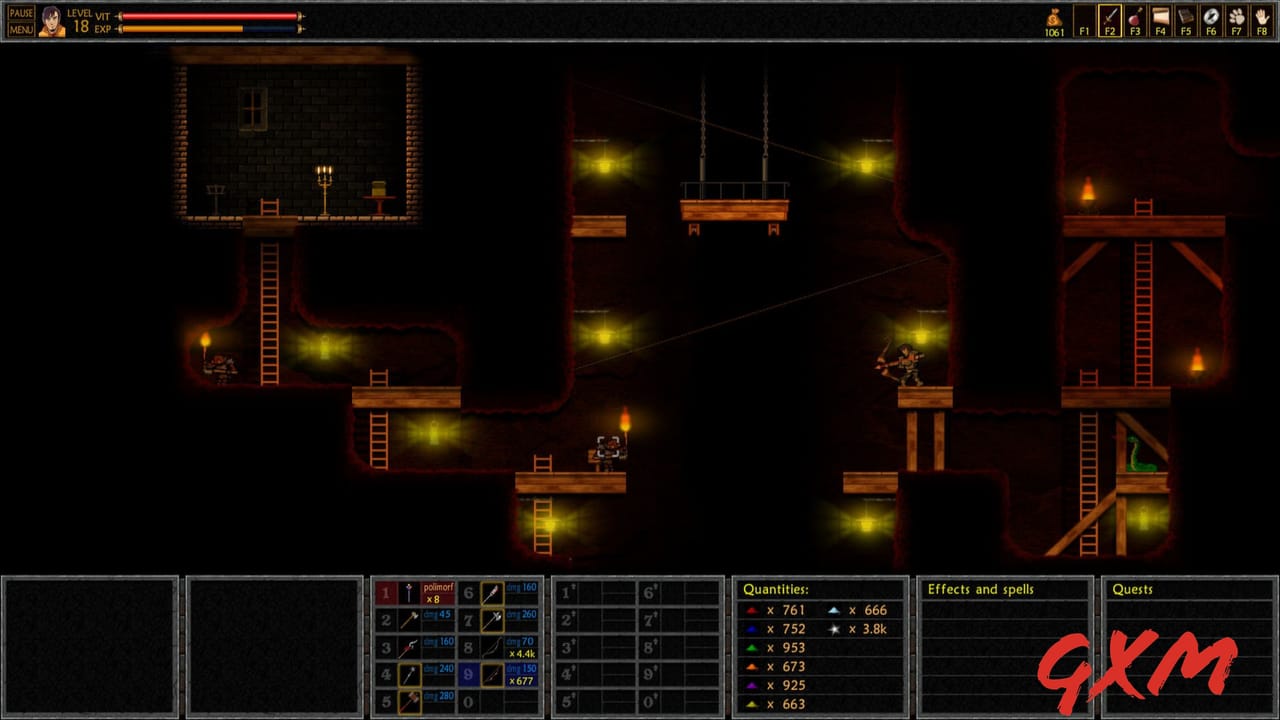1280x720 pixels.
Task: Select the red potion in slot F3
Action: click(x=1134, y=18)
